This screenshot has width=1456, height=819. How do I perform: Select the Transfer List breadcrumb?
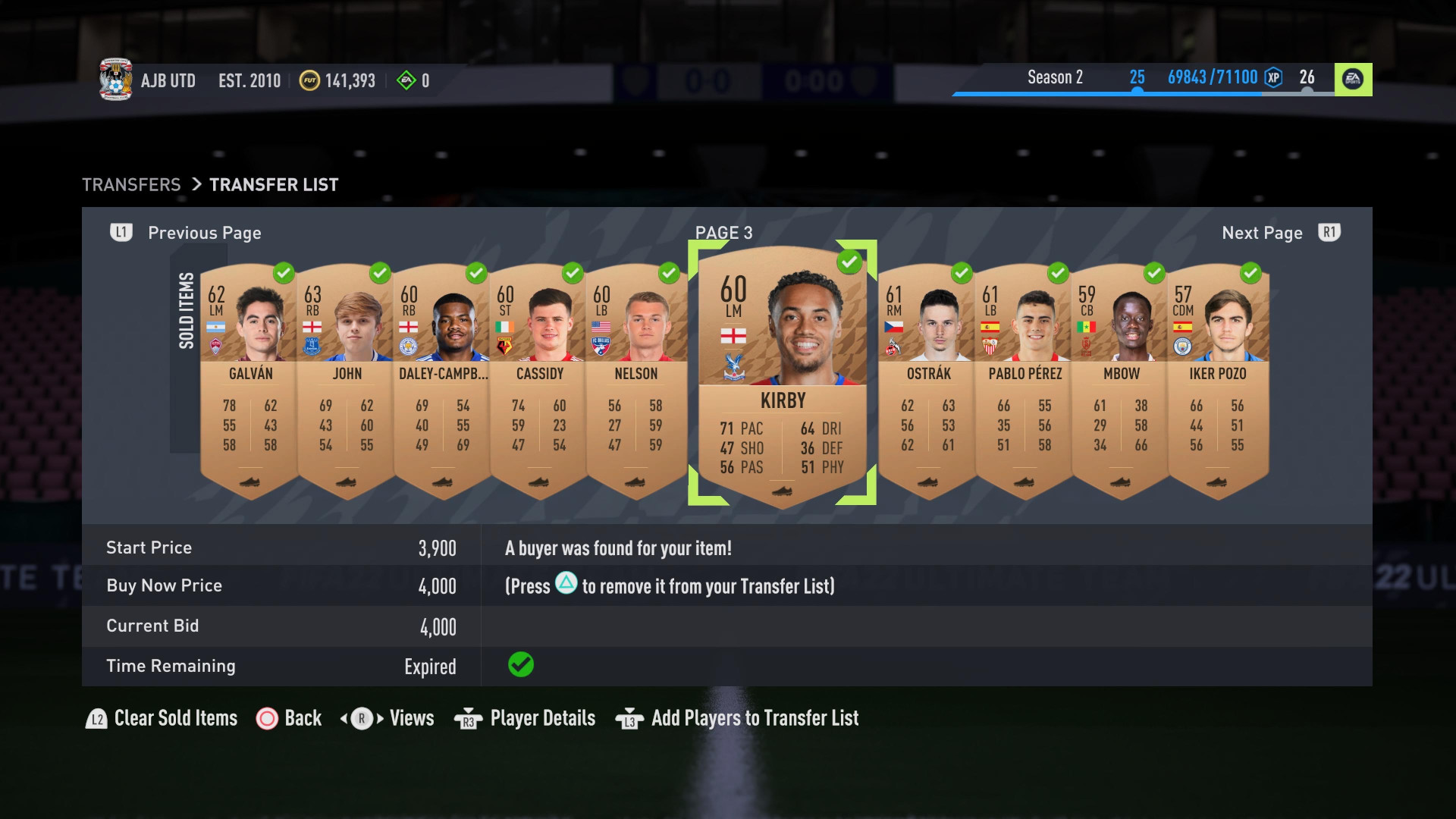[274, 184]
